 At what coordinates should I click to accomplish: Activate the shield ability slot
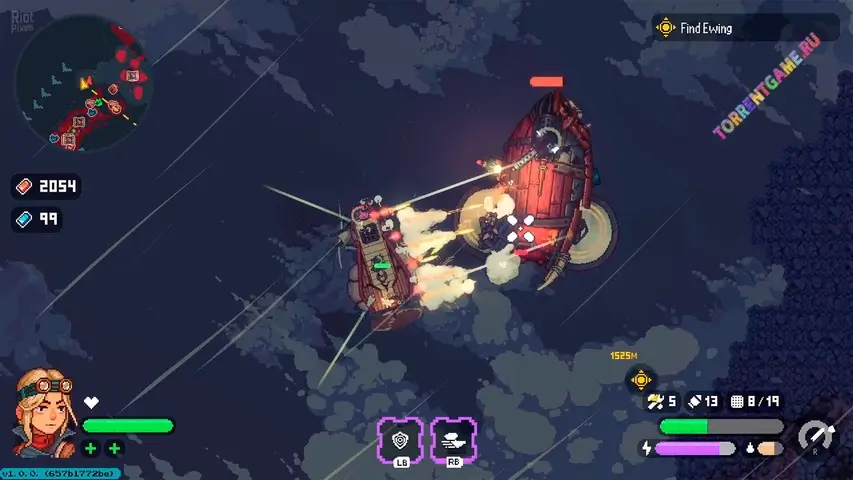[x=400, y=439]
